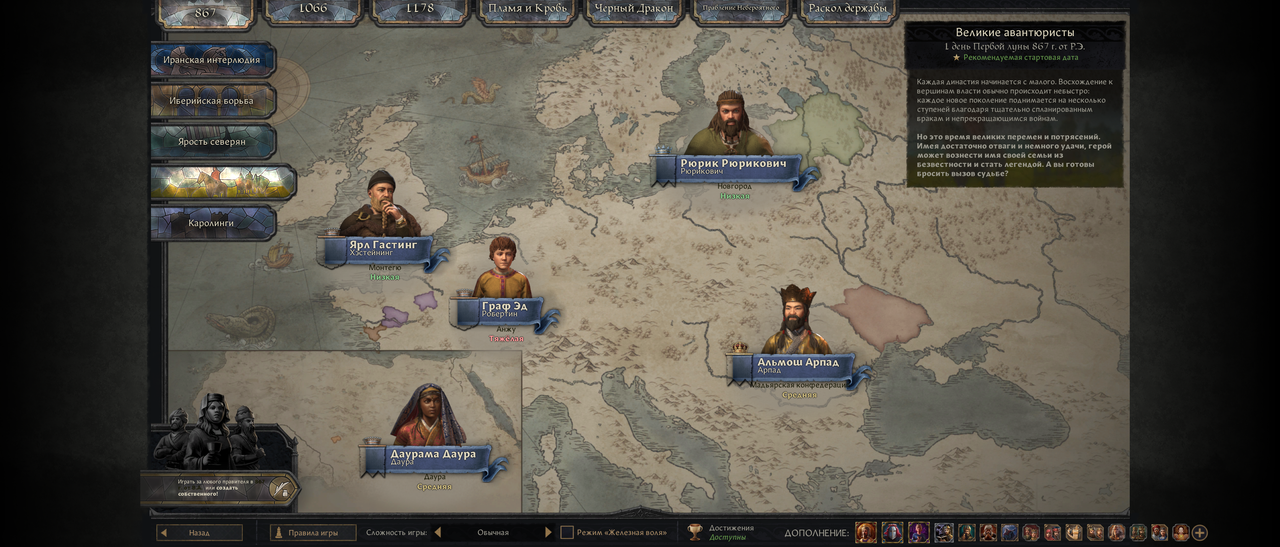This screenshot has height=547, width=1280.
Task: Select the «Раскол державы» bookmark tab
Action: click(848, 9)
